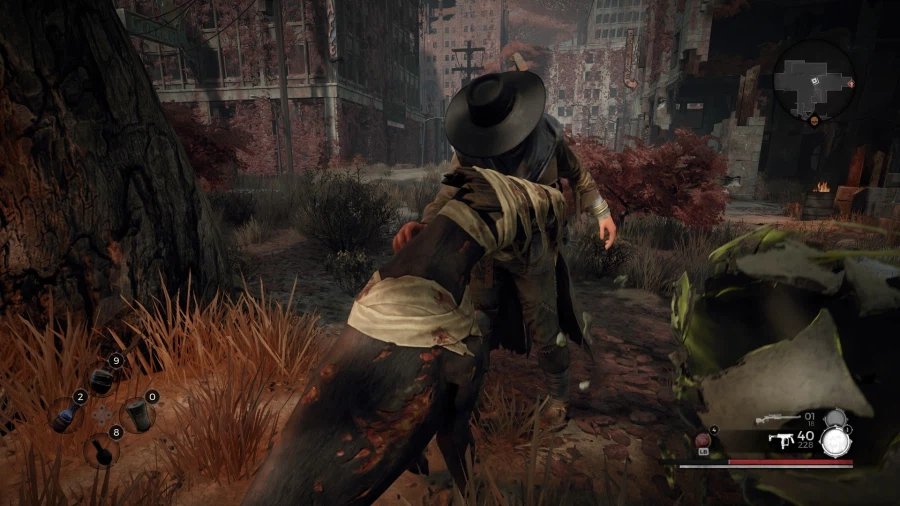This screenshot has height=506, width=900.
Task: Choose the dark canister item with count 0
Action: click(x=136, y=414)
